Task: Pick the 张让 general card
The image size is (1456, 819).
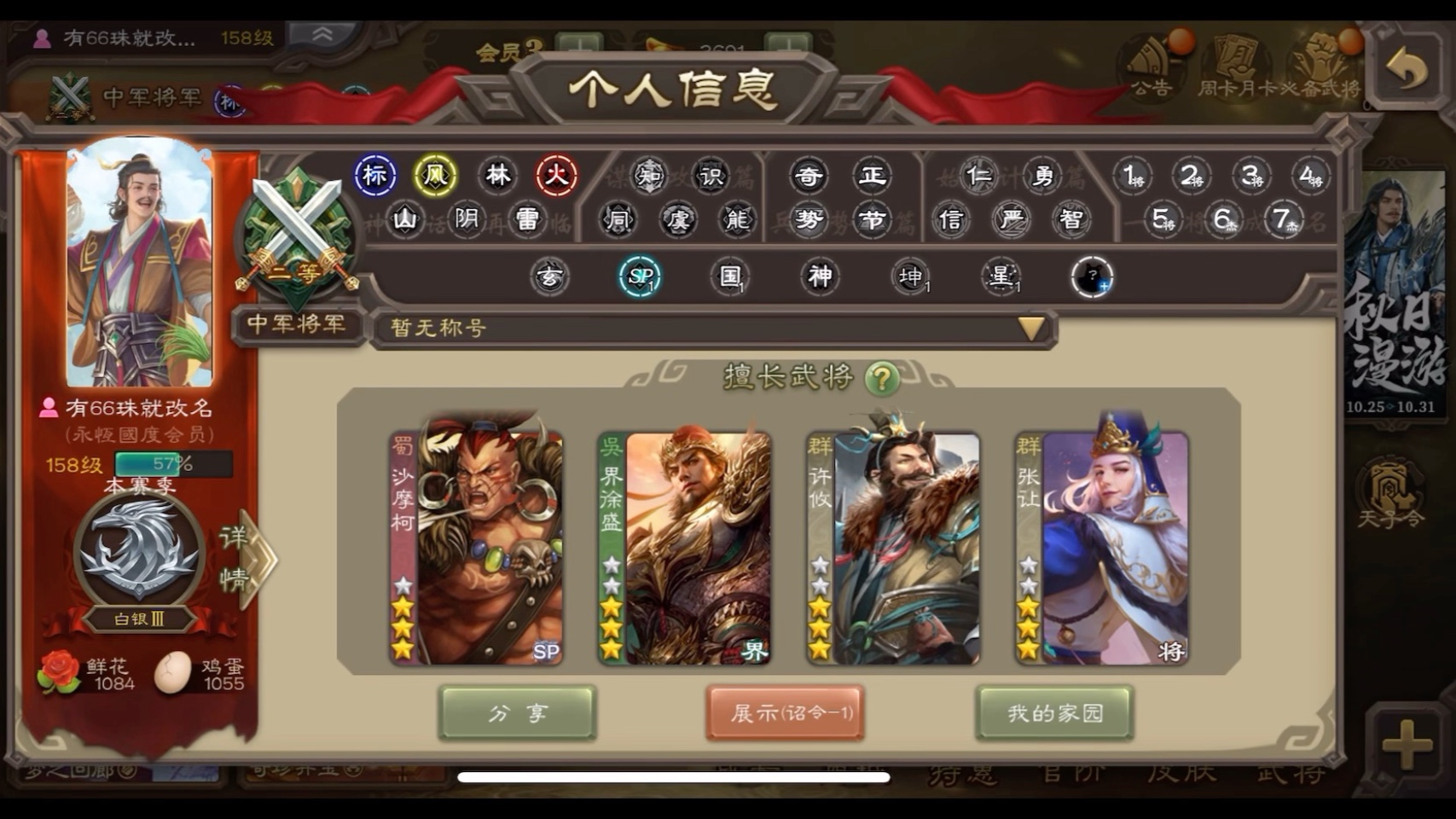Action: pos(1102,548)
